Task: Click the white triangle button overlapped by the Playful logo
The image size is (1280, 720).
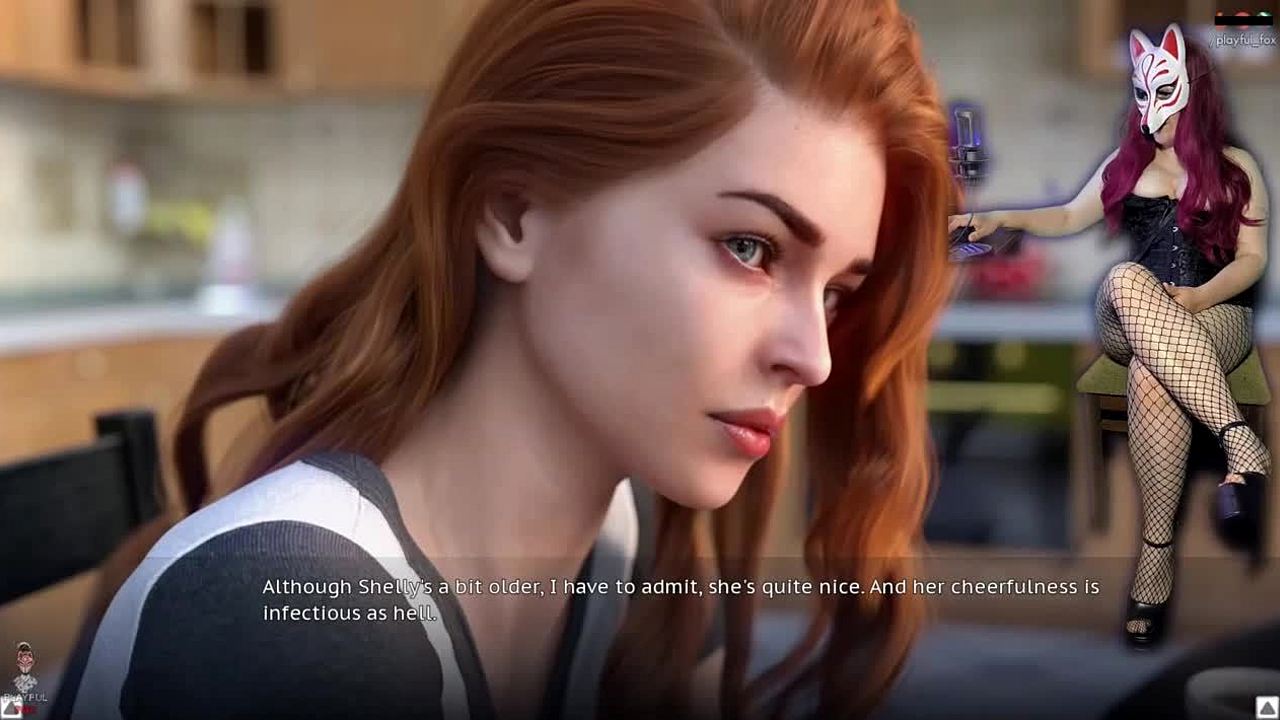Action: point(13,708)
